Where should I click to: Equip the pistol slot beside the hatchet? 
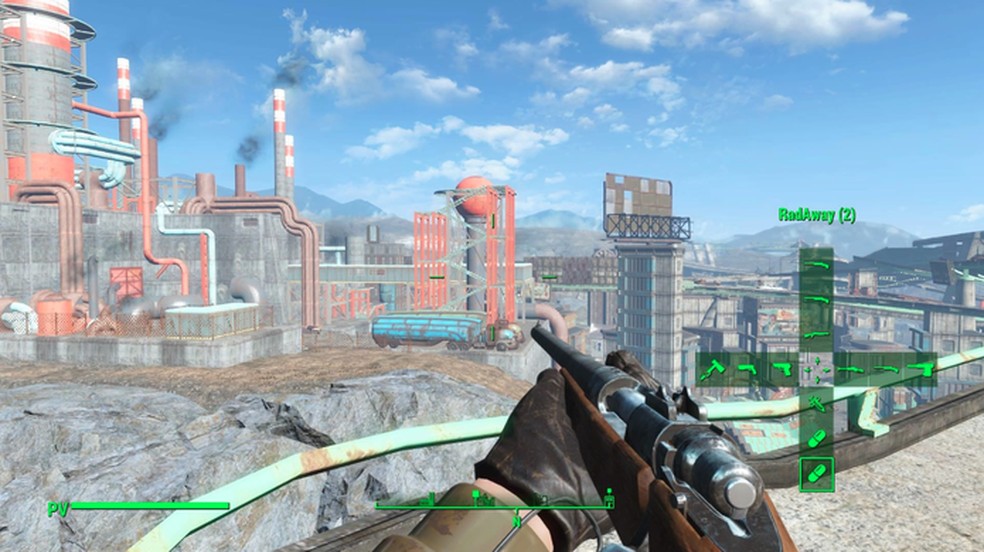point(747,370)
